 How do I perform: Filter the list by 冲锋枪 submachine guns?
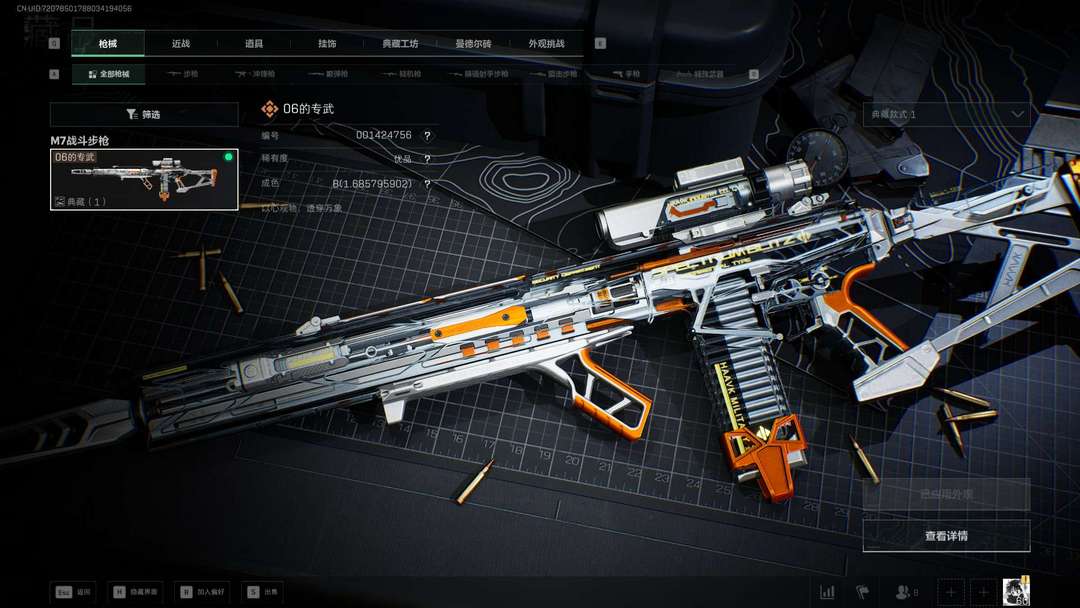(255, 74)
